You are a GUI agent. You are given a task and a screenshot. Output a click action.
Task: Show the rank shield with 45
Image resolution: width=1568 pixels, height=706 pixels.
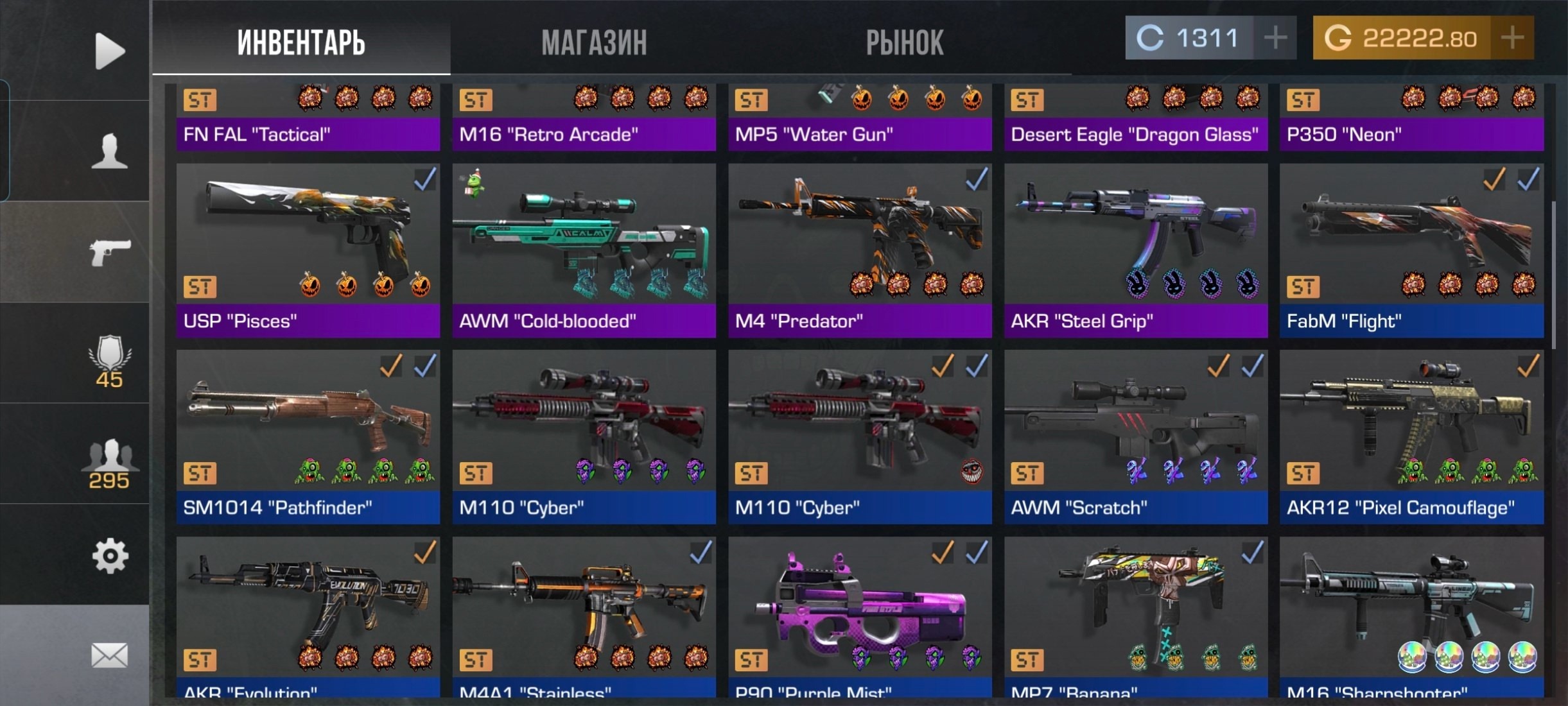[109, 361]
